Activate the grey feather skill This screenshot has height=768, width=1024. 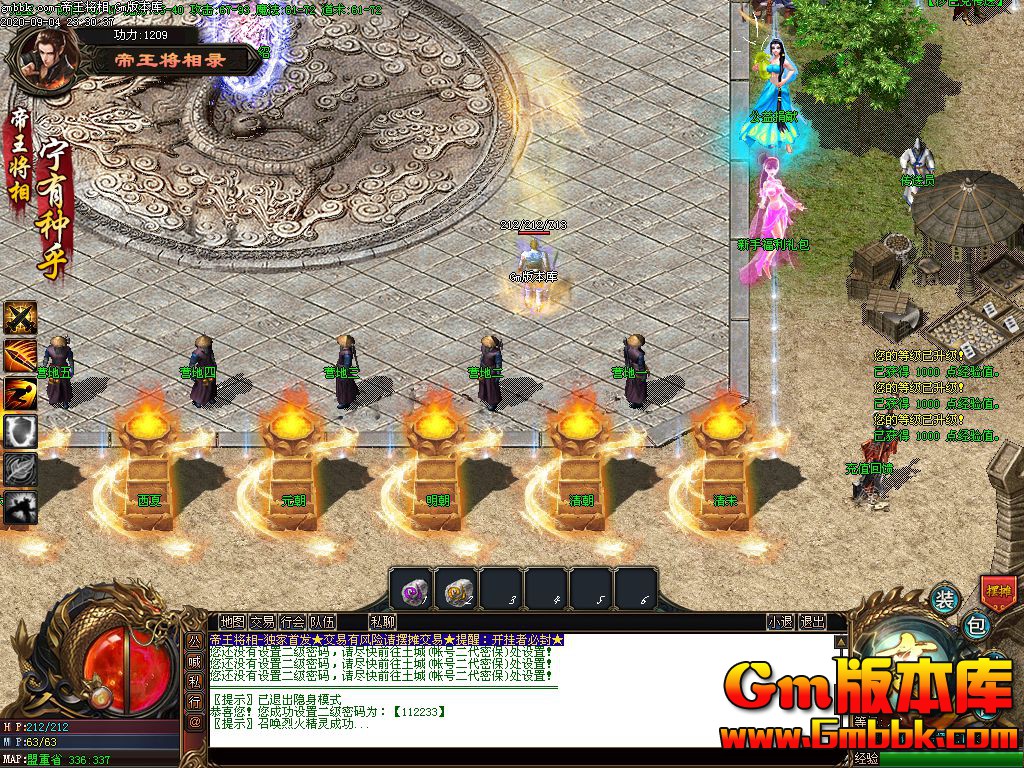[20, 469]
